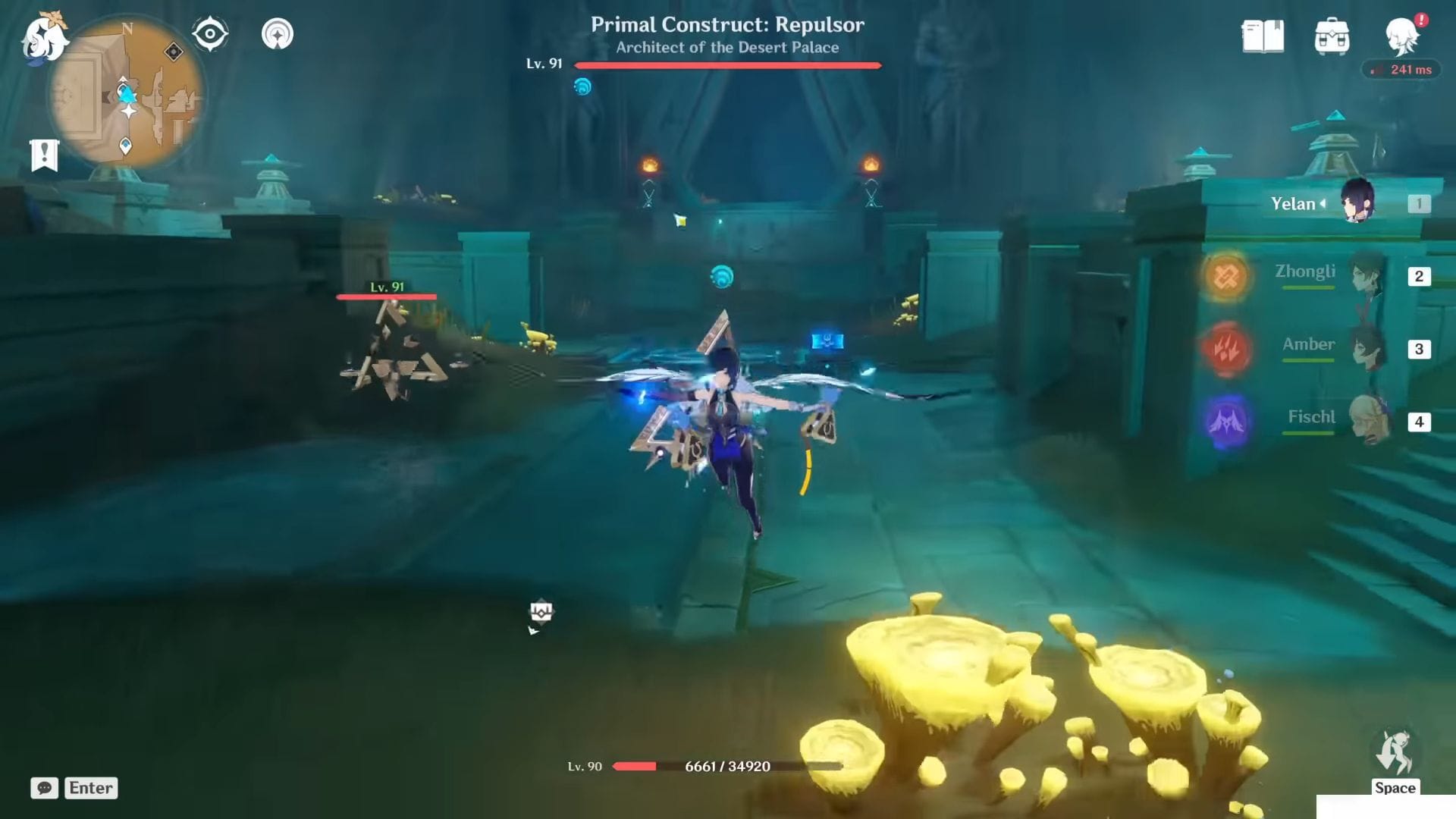Trigger Amber's red elemental burst icon
This screenshot has width=1456, height=819.
point(1226,349)
